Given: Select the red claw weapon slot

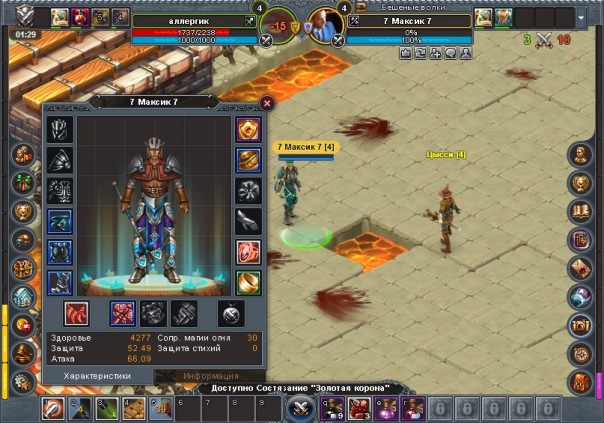Looking at the screenshot, I should tap(76, 313).
